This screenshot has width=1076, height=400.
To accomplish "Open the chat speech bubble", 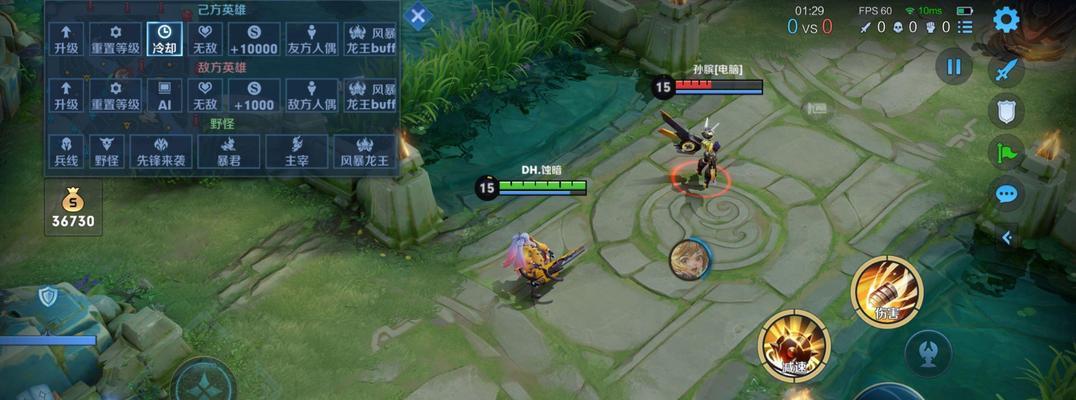I will (x=1006, y=194).
